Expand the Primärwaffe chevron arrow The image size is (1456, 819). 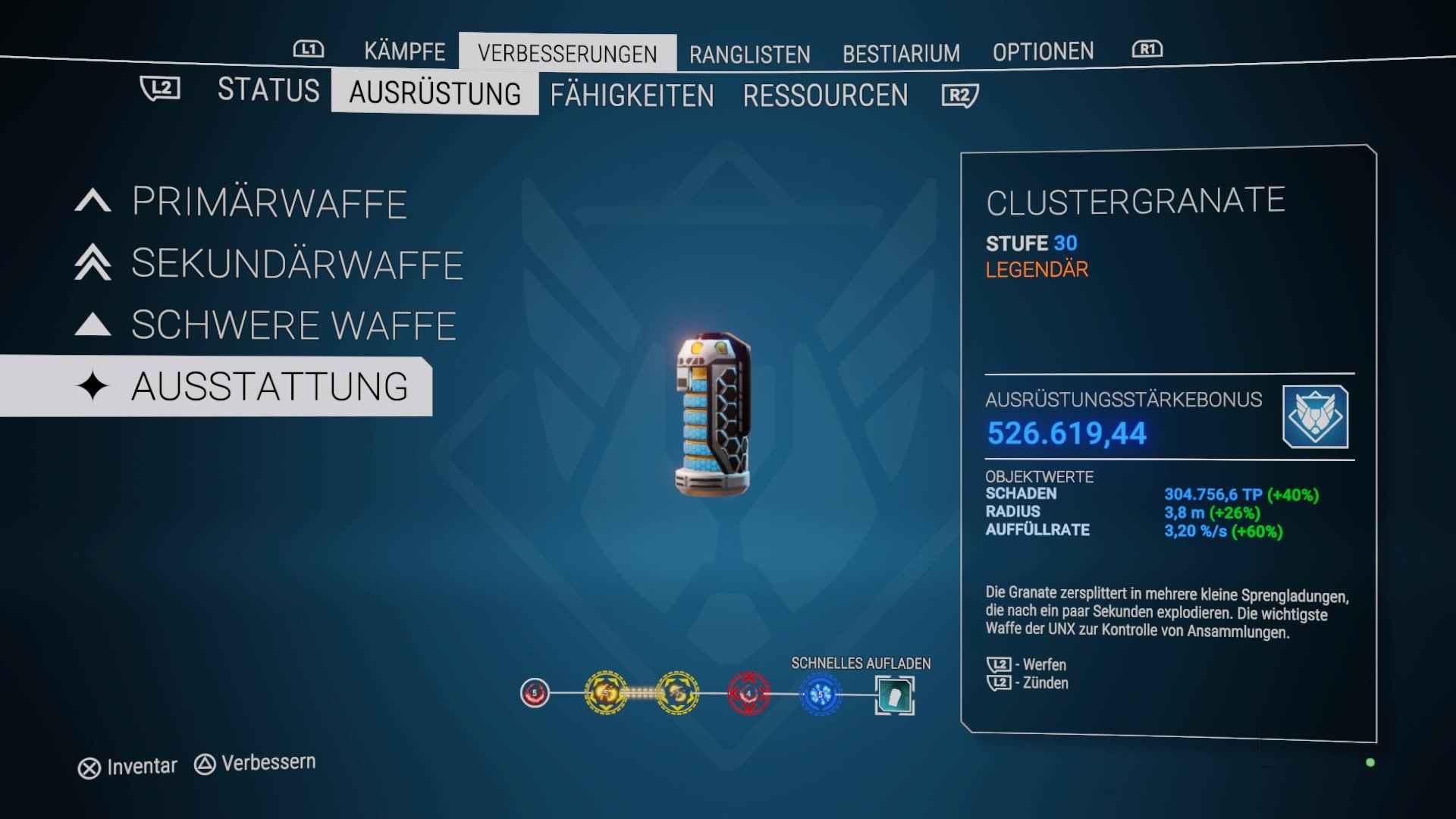click(92, 202)
